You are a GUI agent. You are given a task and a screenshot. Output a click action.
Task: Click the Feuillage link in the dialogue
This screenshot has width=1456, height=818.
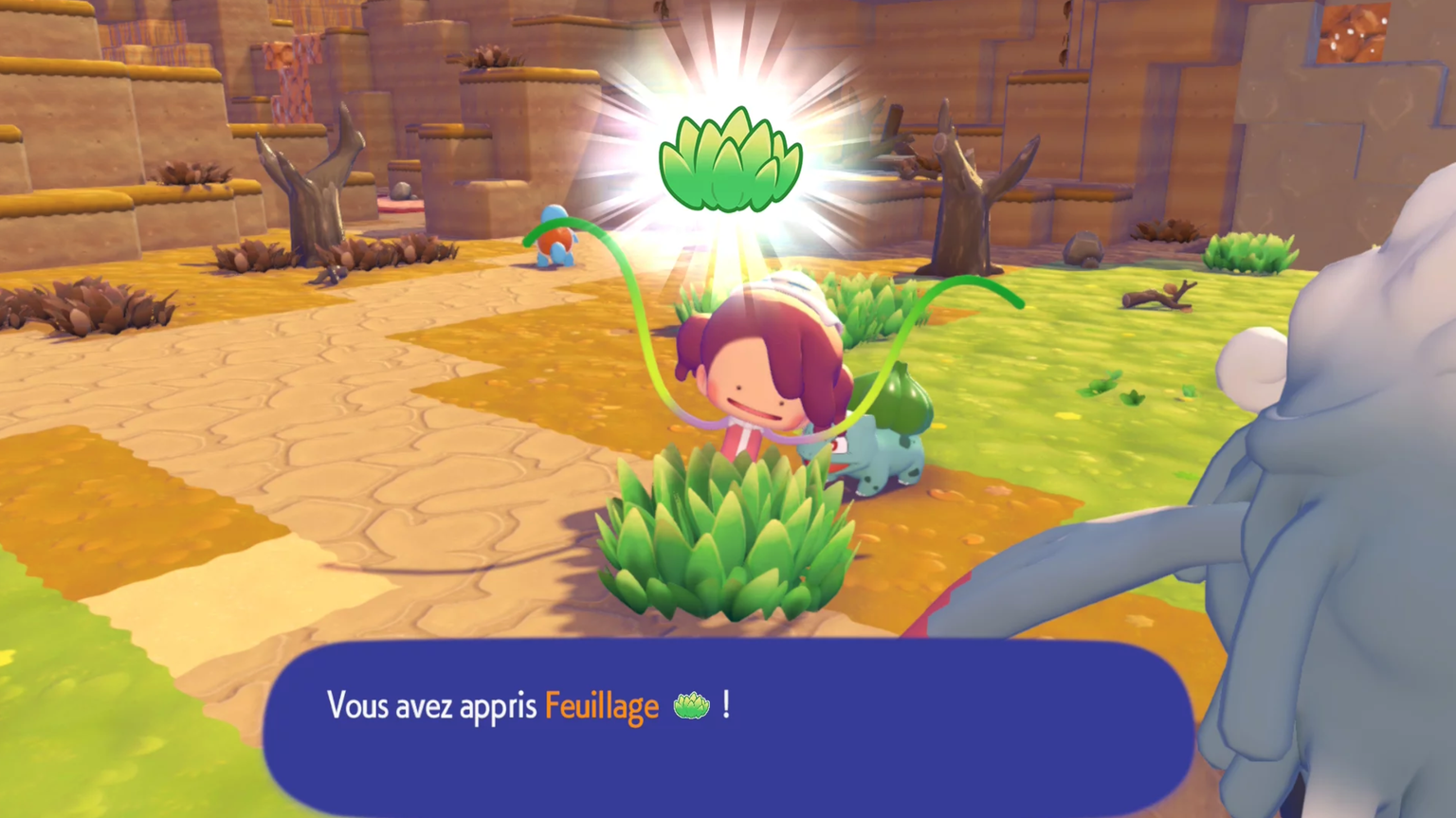tap(601, 705)
